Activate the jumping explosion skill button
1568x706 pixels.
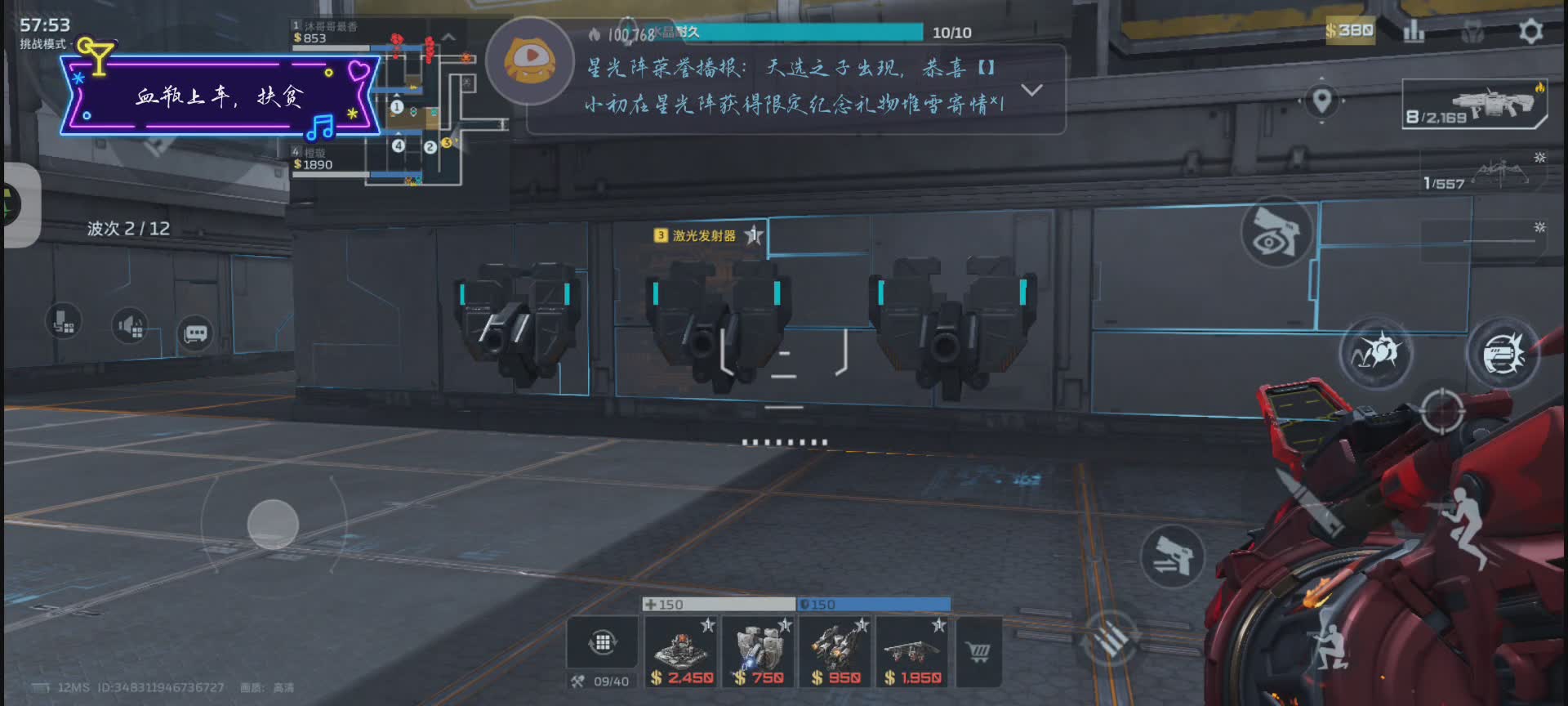(x=1377, y=353)
